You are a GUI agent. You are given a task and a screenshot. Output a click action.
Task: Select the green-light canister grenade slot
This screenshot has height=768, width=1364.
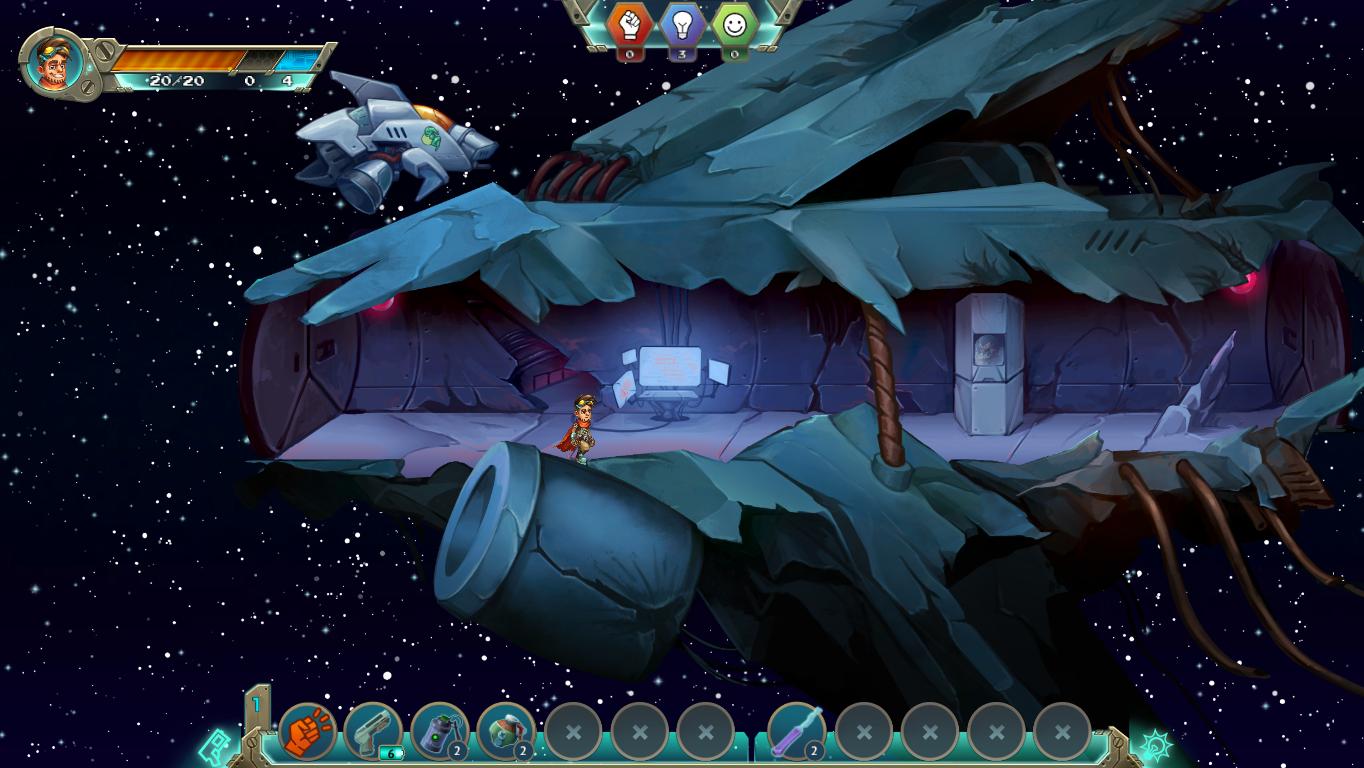coord(439,732)
